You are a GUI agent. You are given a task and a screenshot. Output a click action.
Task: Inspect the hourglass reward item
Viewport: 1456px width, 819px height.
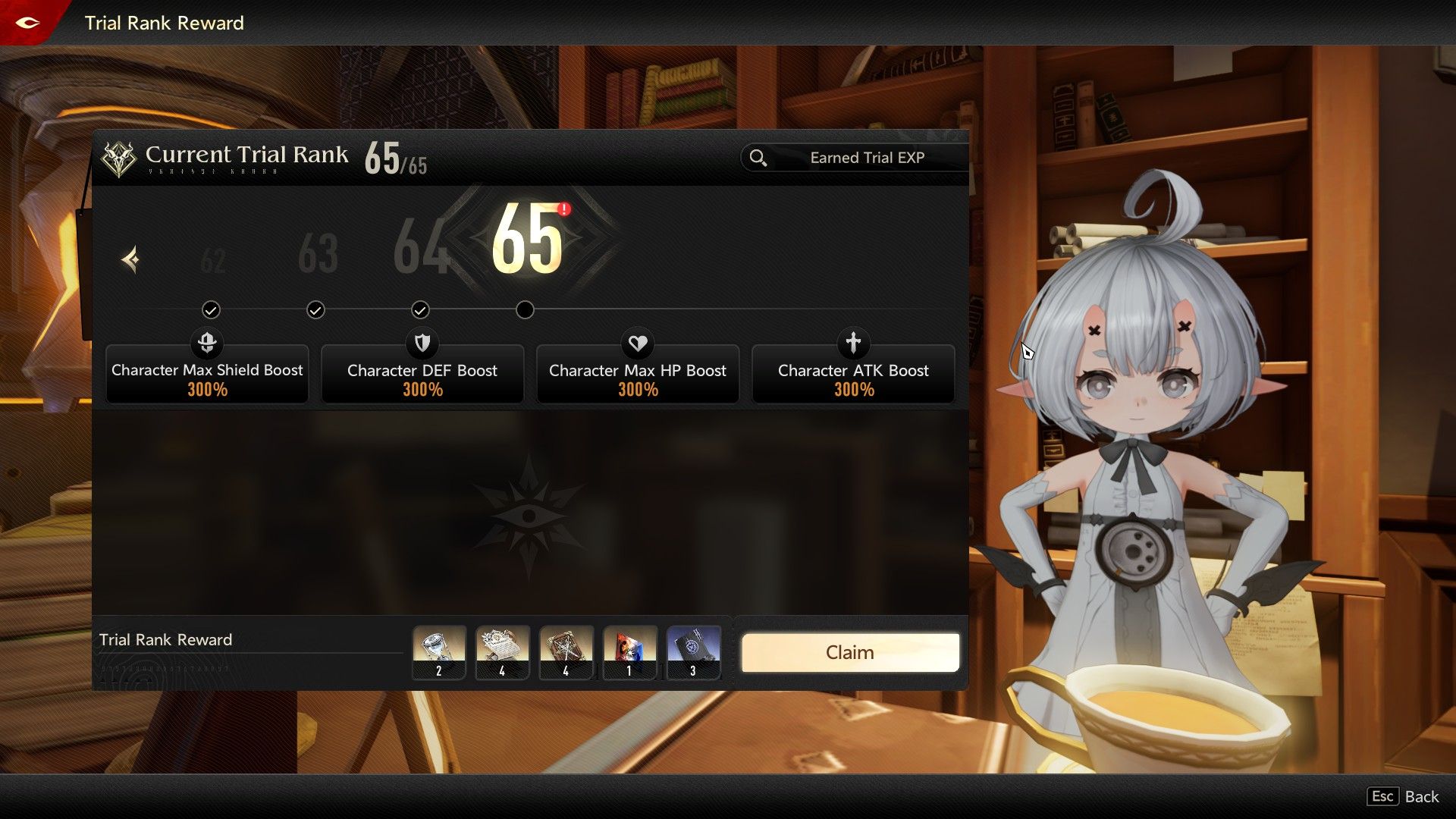pyautogui.click(x=439, y=652)
